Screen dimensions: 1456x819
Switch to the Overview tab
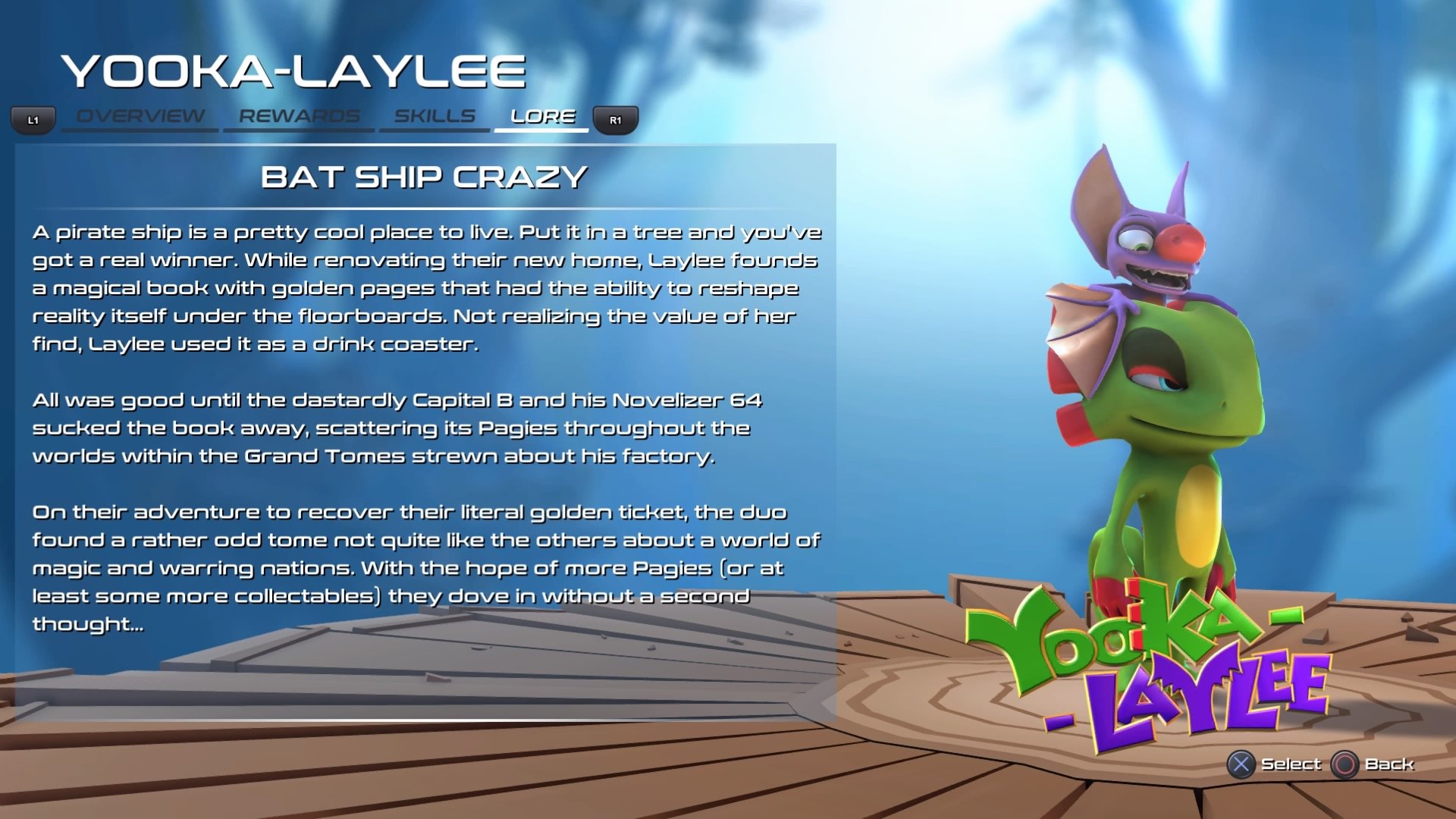click(x=139, y=115)
